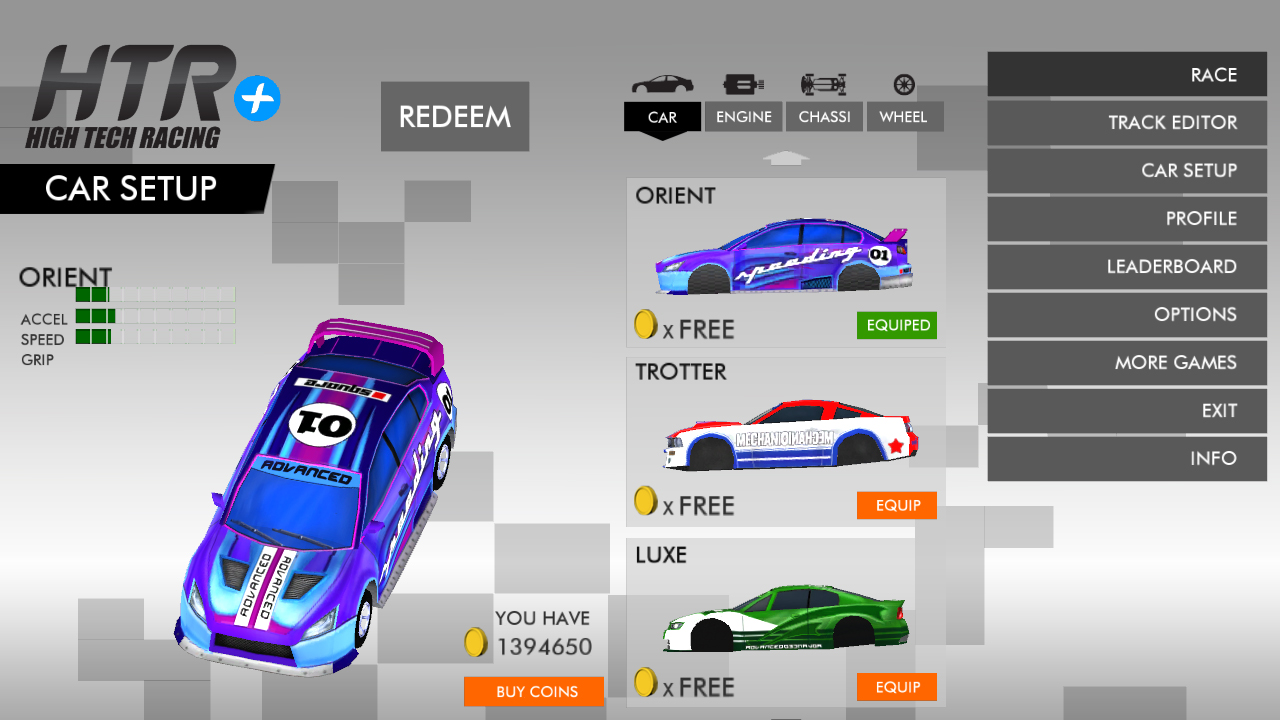The image size is (1280, 720).
Task: Open the OPTIONS menu
Action: pos(1127,314)
